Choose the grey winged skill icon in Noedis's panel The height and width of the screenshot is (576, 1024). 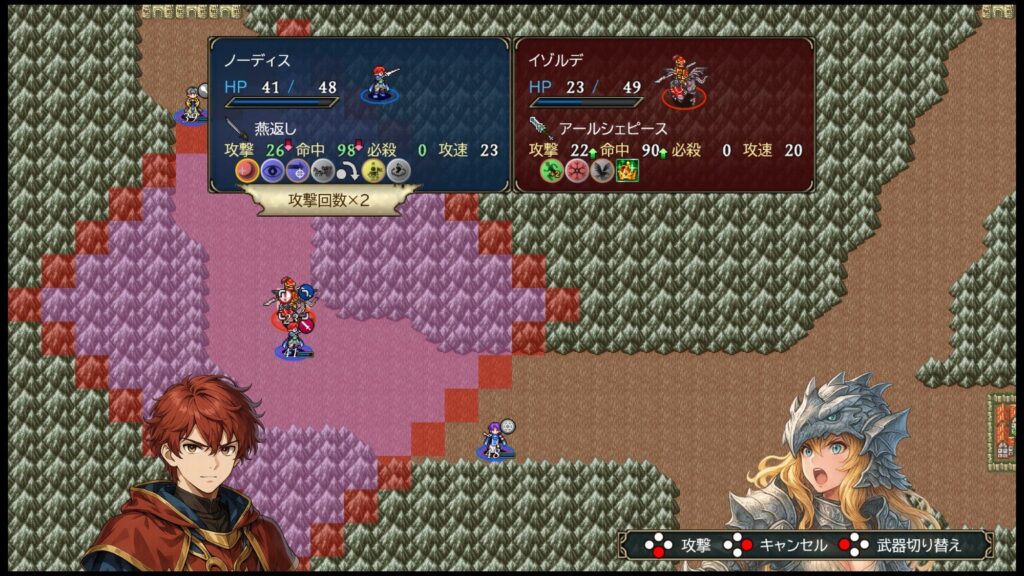click(x=321, y=171)
